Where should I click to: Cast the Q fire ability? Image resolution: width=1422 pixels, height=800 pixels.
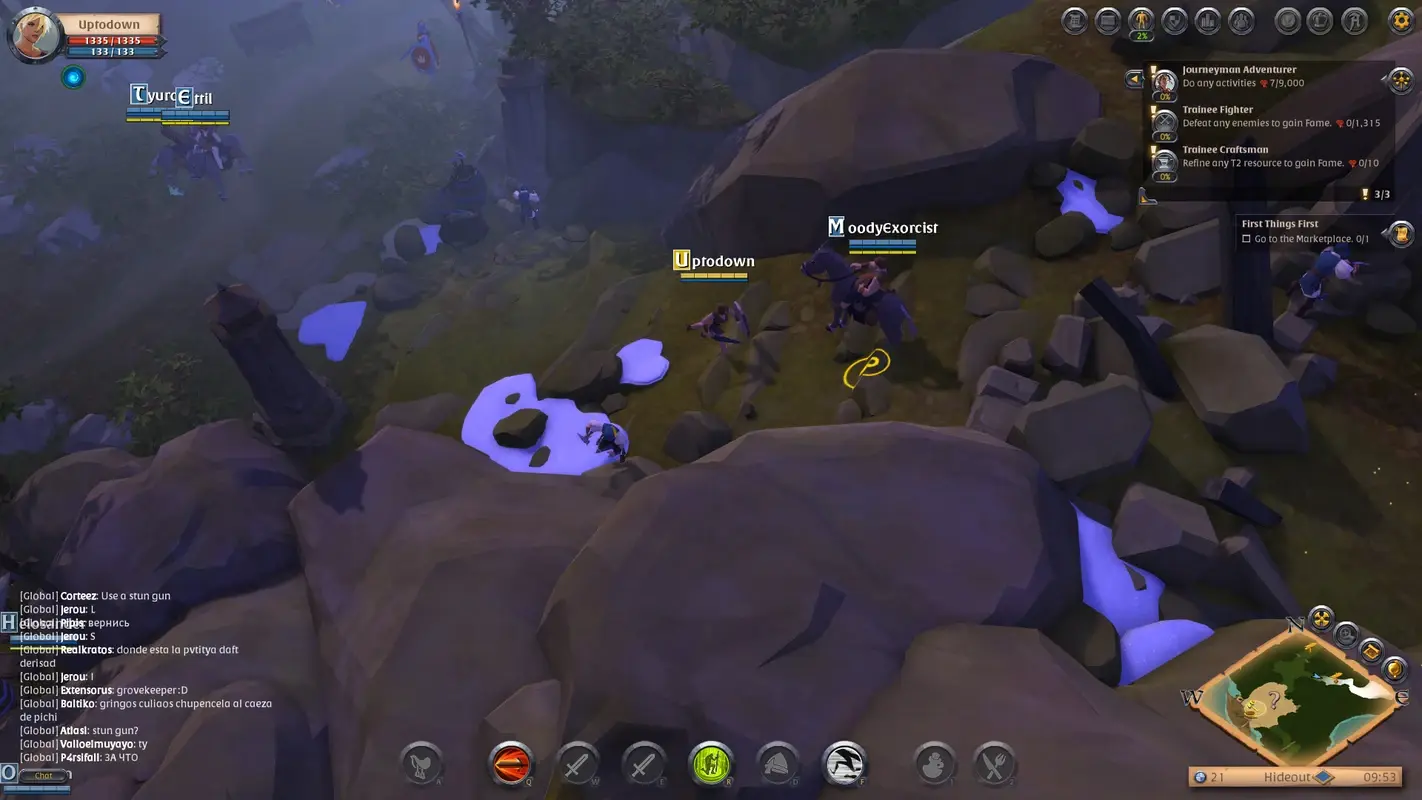point(510,763)
